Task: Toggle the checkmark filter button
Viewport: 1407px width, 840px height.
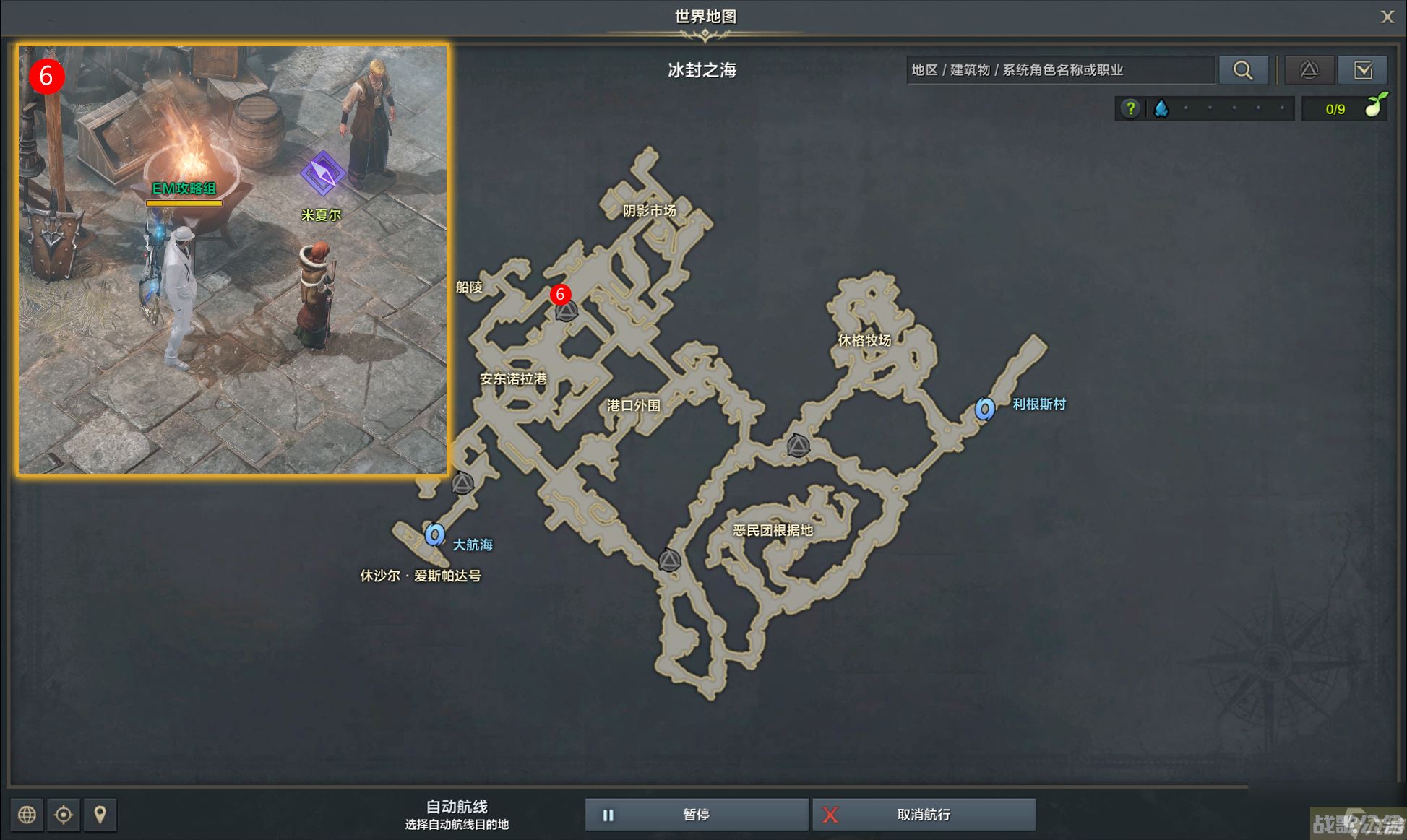Action: coord(1363,70)
